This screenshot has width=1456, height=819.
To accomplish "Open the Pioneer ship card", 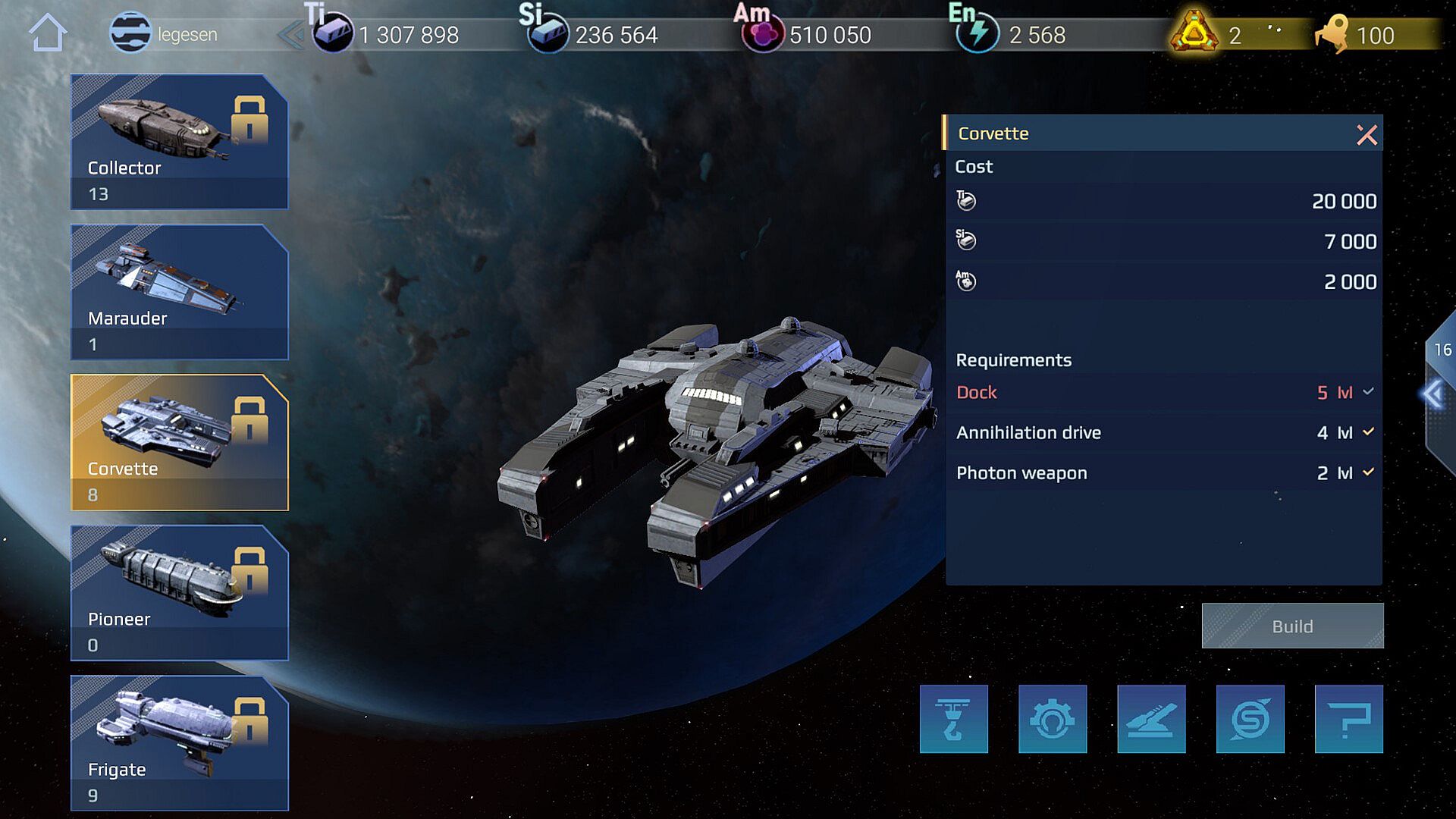I will coord(179,592).
